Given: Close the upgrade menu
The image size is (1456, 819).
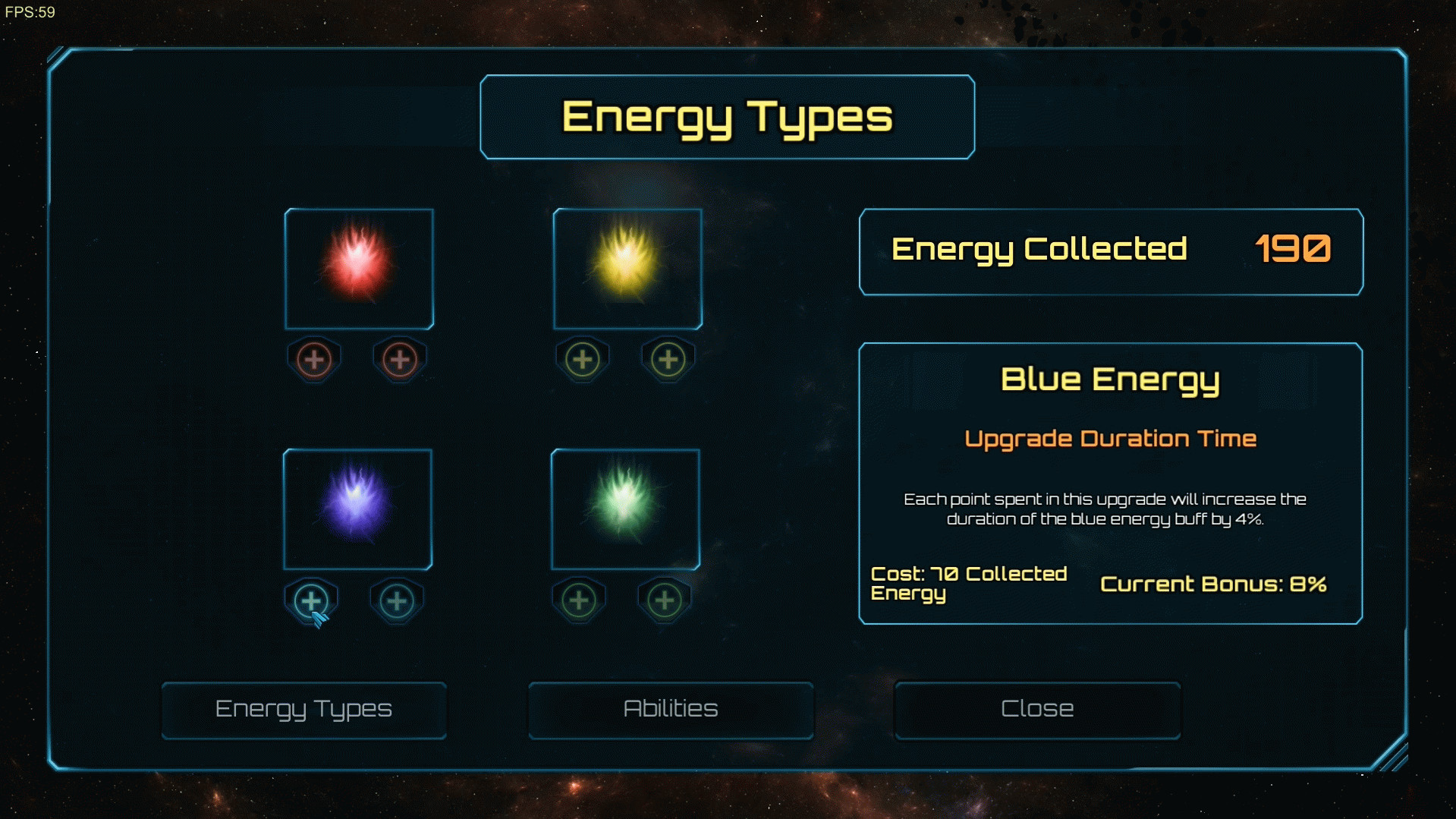Looking at the screenshot, I should point(1037,709).
